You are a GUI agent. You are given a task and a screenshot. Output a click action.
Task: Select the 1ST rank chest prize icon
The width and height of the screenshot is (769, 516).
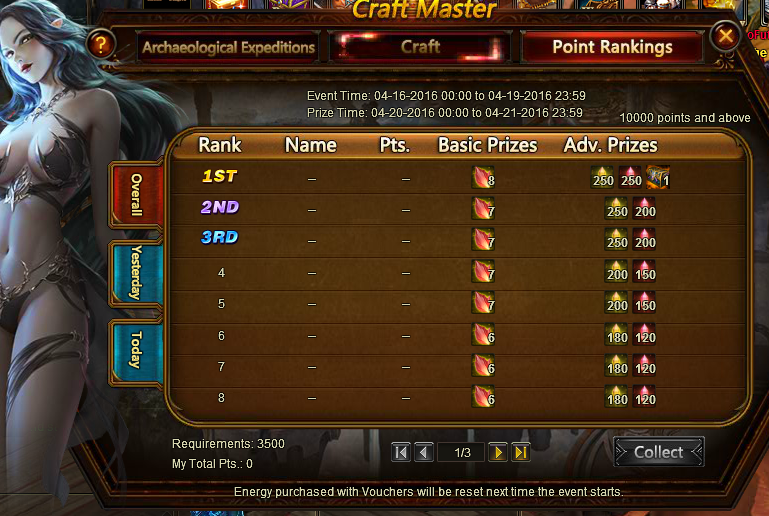(656, 177)
